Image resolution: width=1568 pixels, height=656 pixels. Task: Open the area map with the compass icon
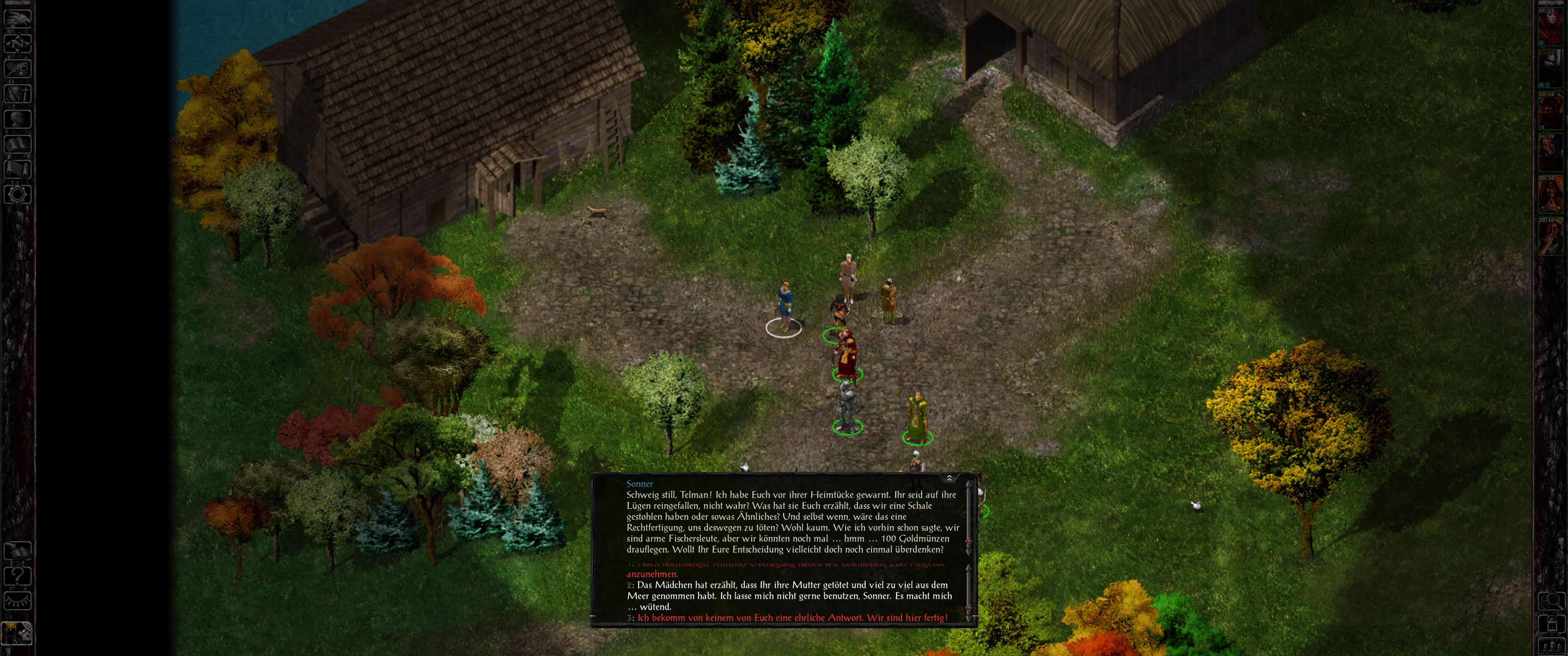point(18,43)
